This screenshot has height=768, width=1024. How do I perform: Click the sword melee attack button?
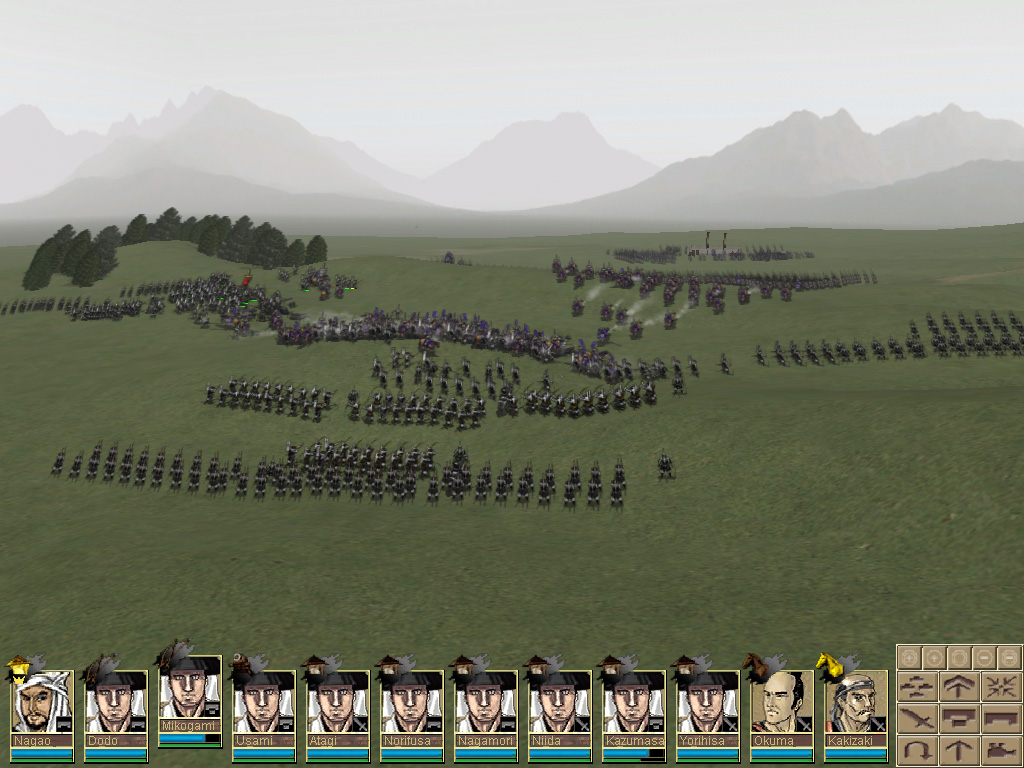[918, 718]
